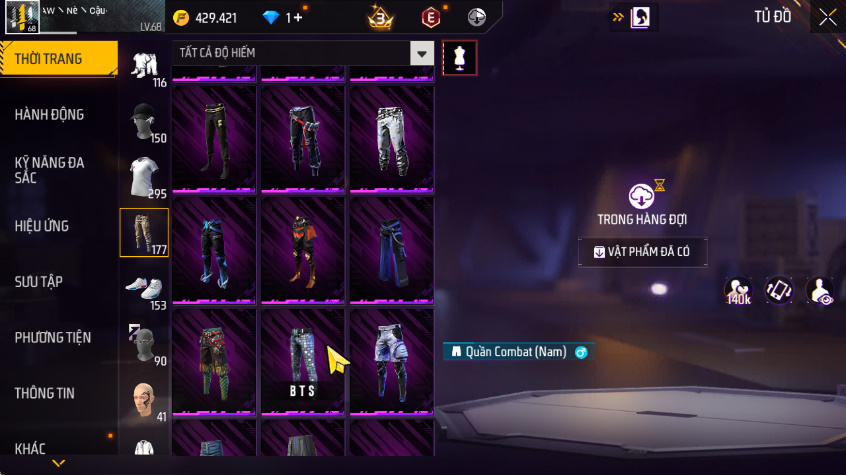Select the Hiệu Ứng category

click(x=42, y=226)
